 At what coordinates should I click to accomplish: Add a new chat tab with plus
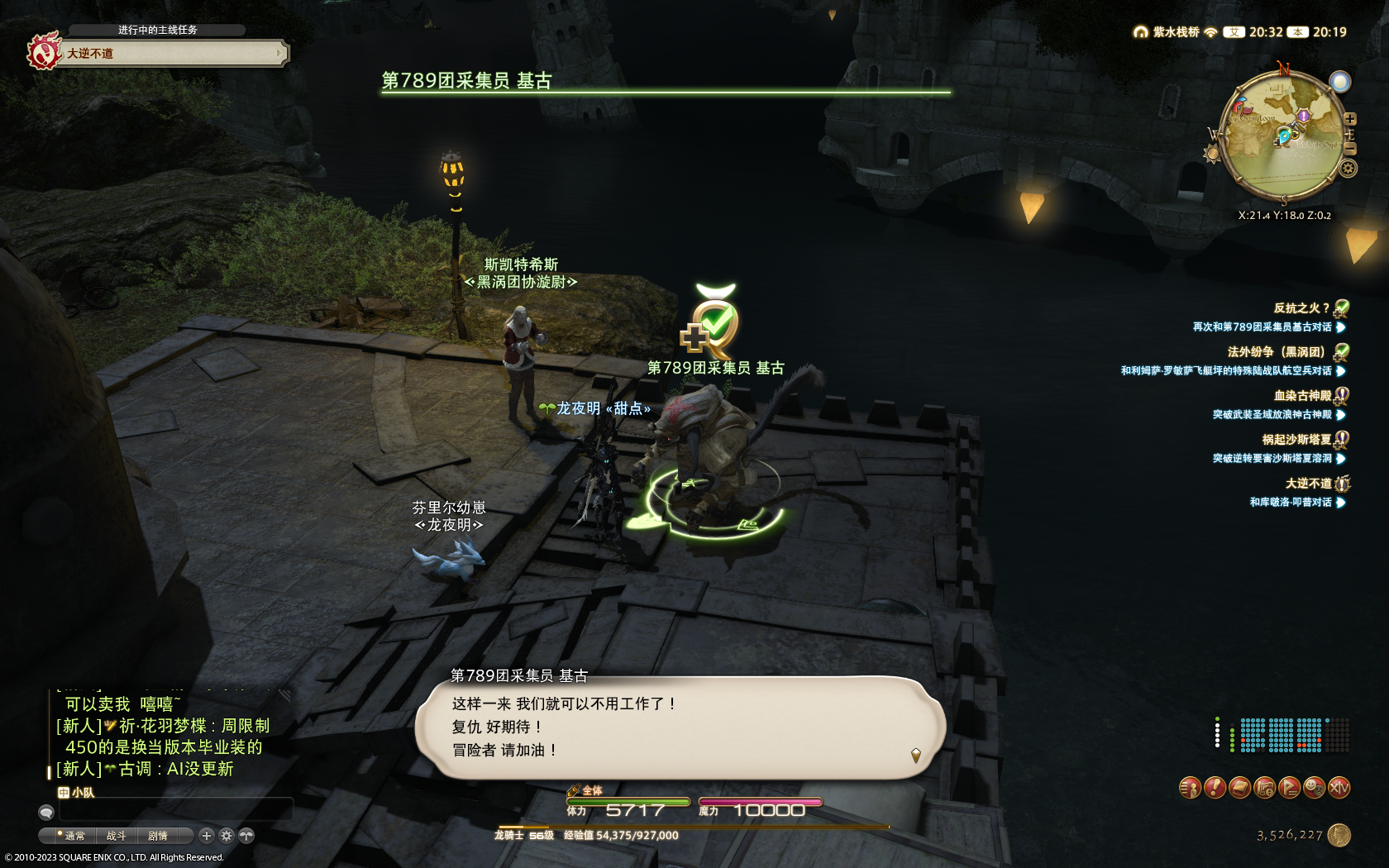point(207,836)
